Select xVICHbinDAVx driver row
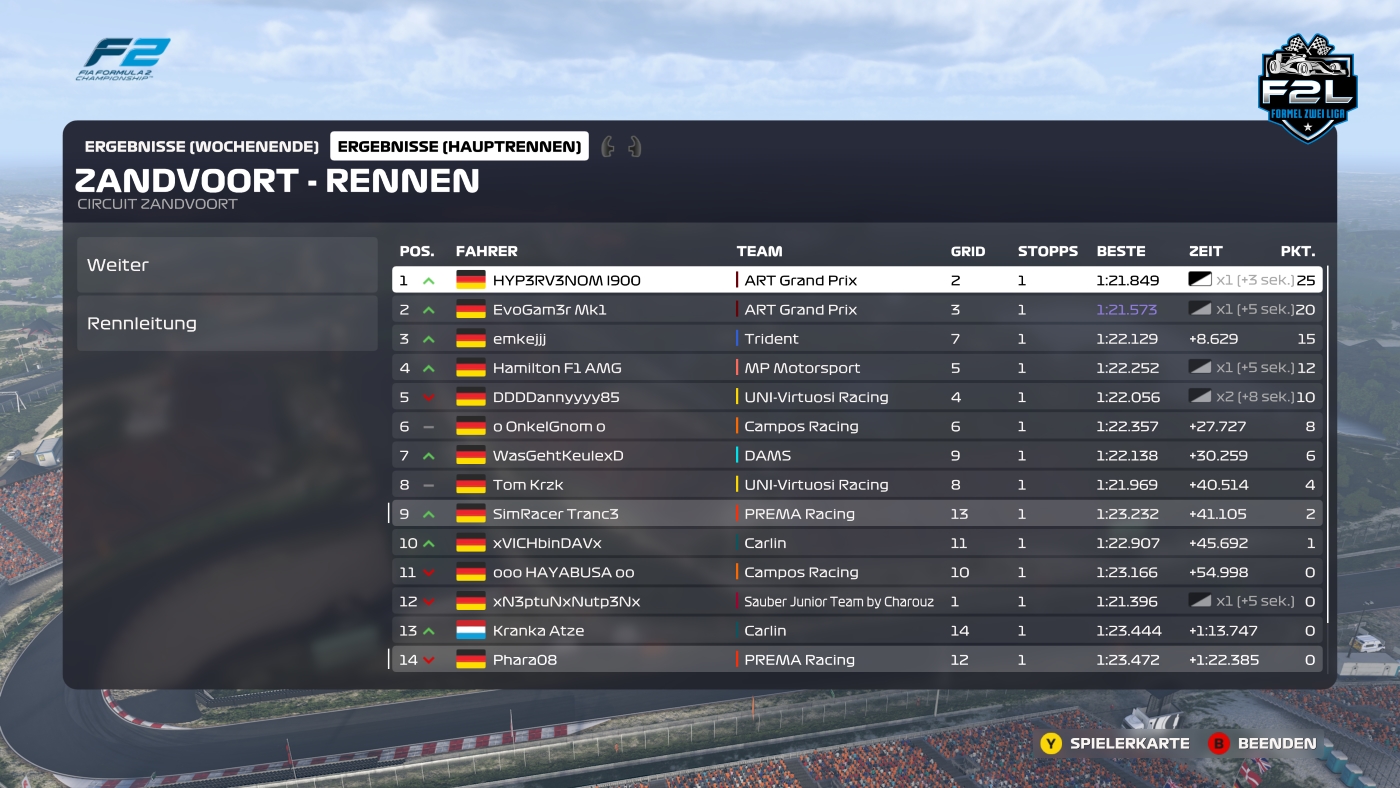 [857, 543]
